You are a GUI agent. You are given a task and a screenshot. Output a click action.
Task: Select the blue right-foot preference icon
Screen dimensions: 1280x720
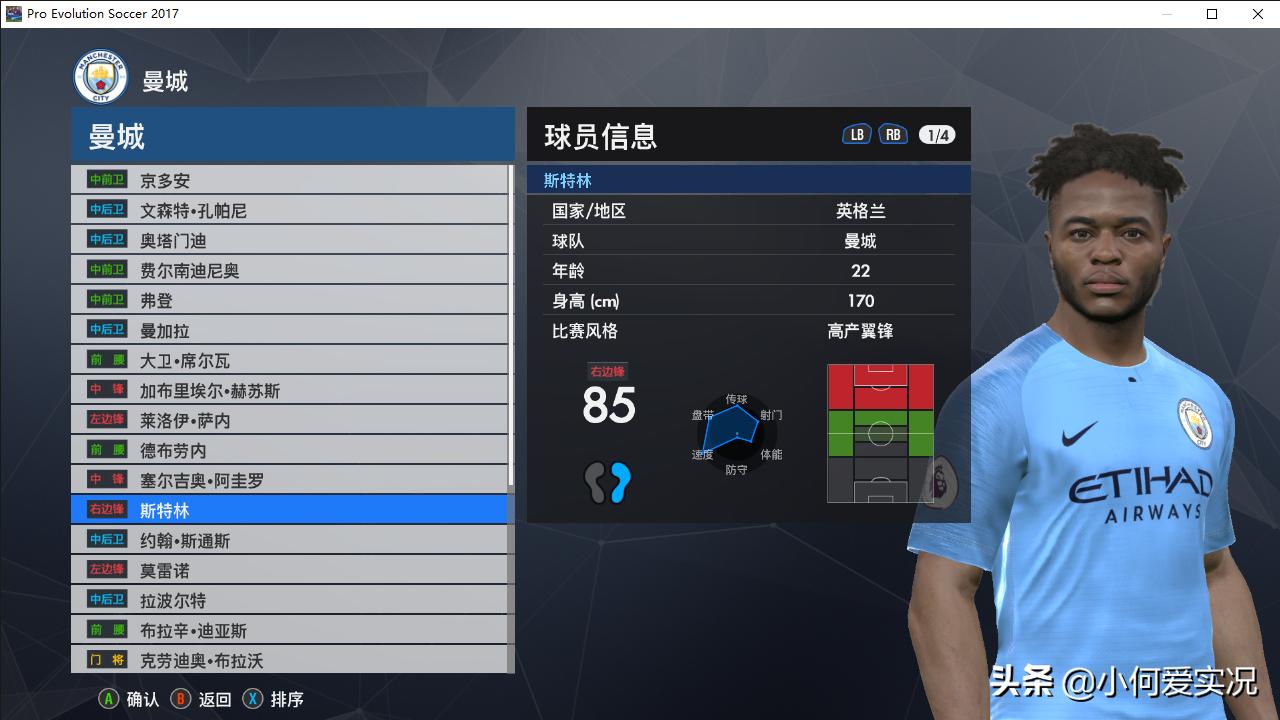pyautogui.click(x=619, y=481)
